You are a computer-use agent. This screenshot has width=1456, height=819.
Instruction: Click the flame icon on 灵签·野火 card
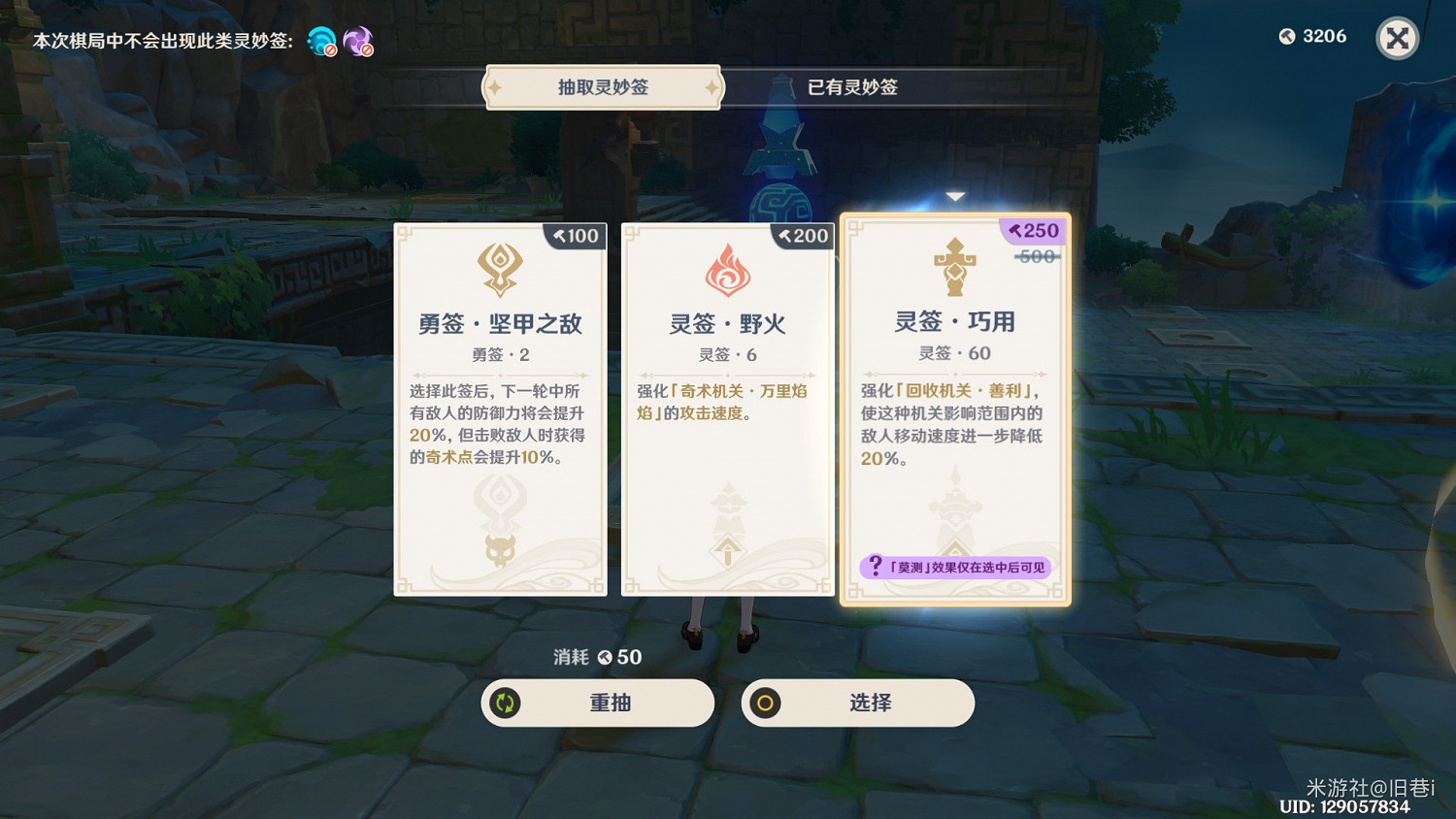click(x=727, y=269)
